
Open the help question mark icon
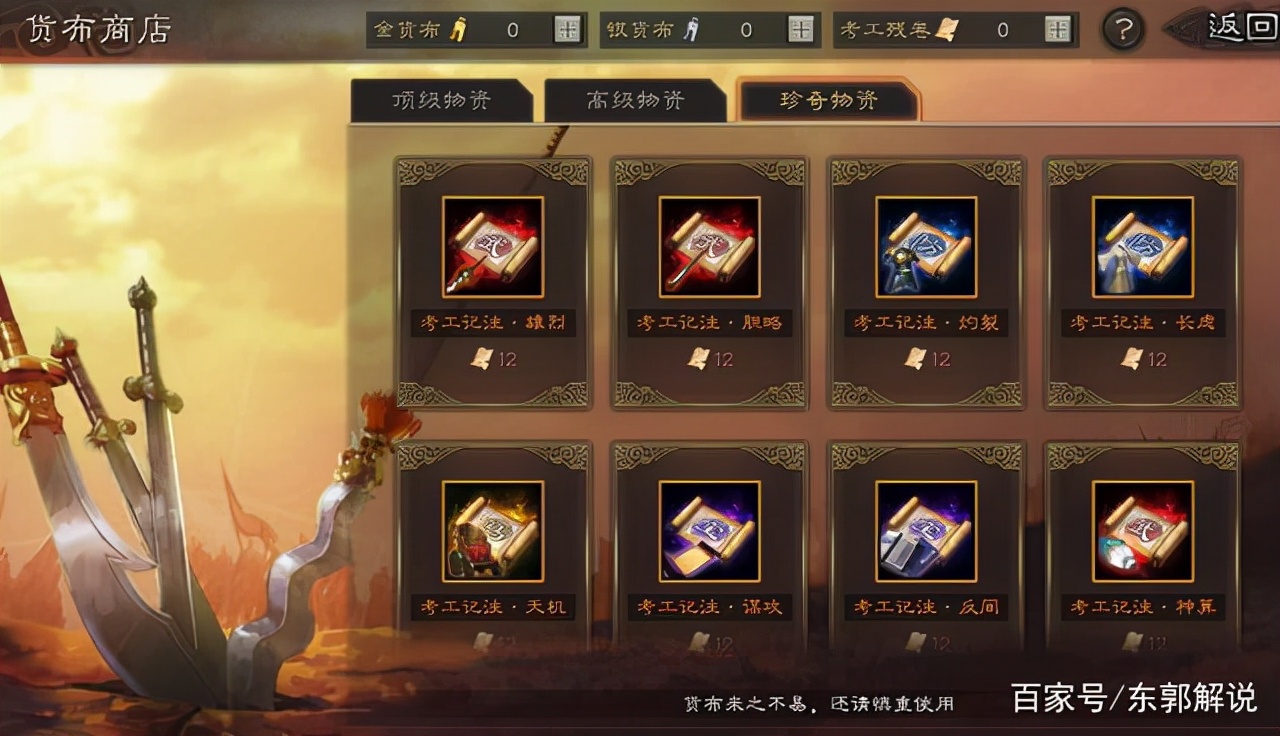coord(1122,29)
